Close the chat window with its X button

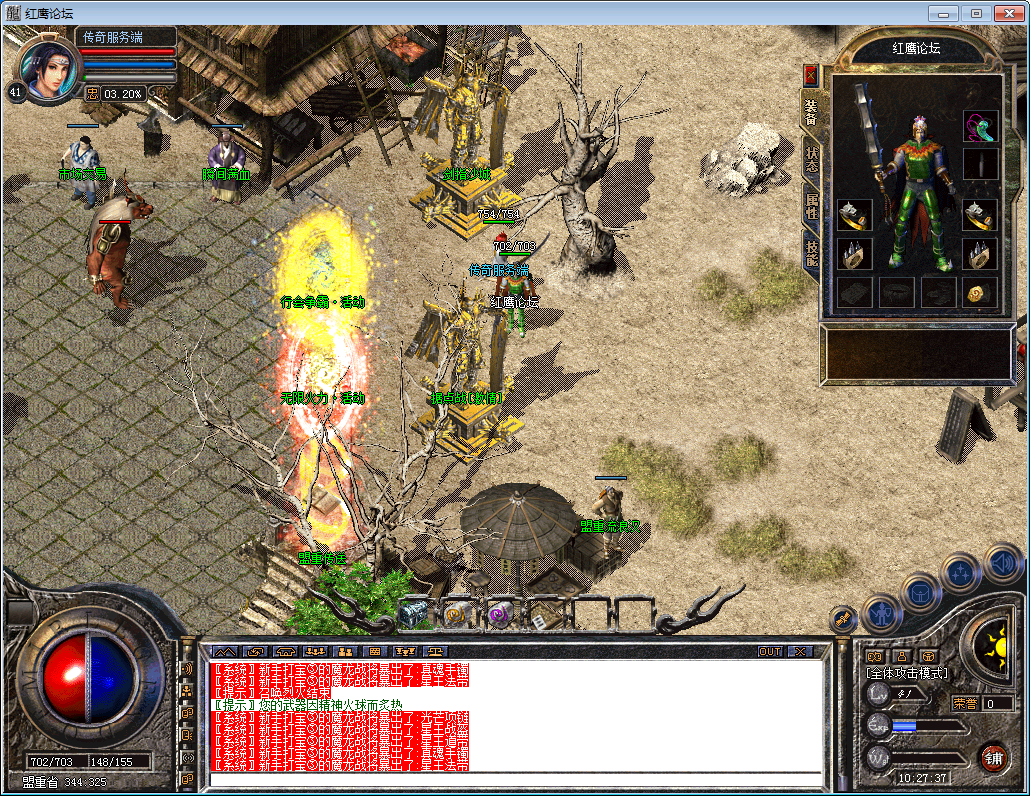click(x=799, y=651)
